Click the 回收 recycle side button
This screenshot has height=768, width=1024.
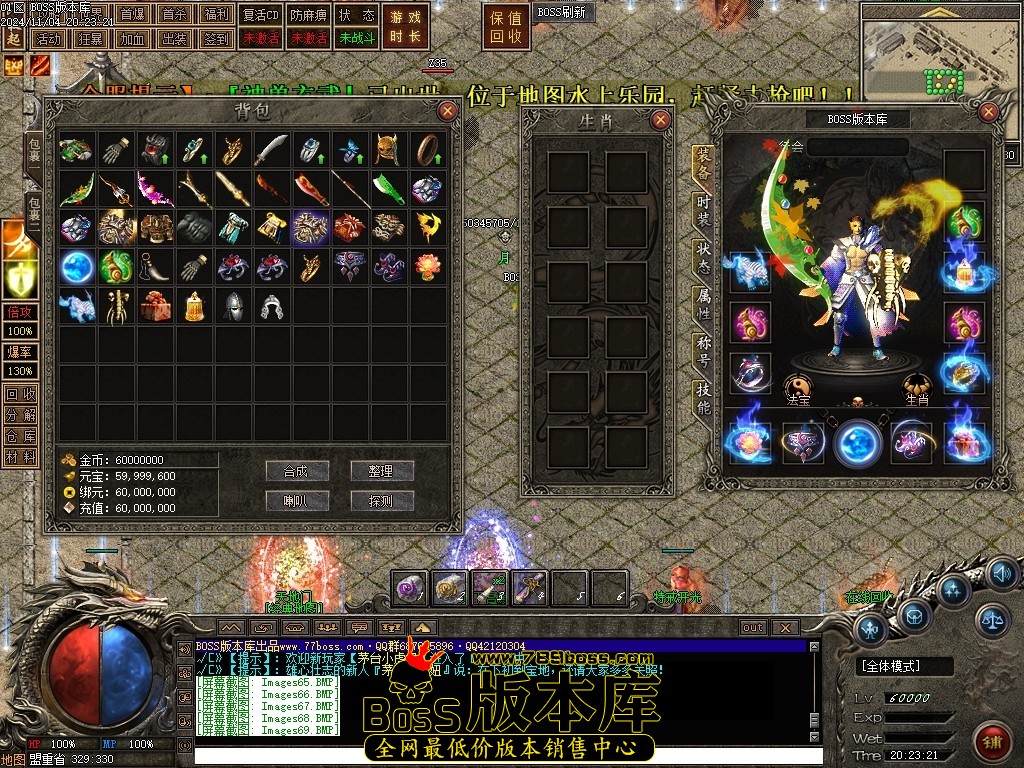point(20,394)
